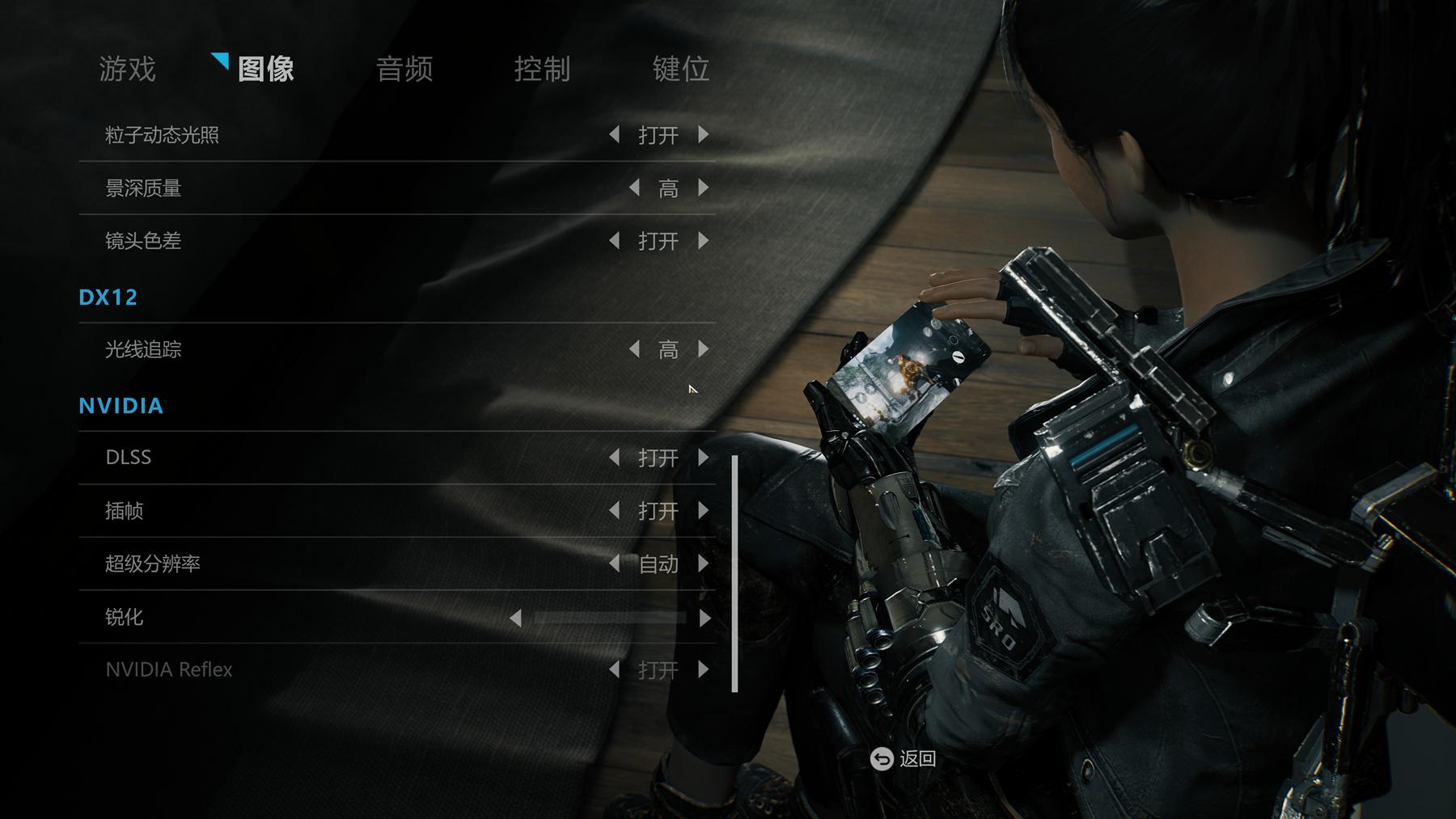Change 超级分辨率 with the right arrow
This screenshot has height=819, width=1456.
704,564
